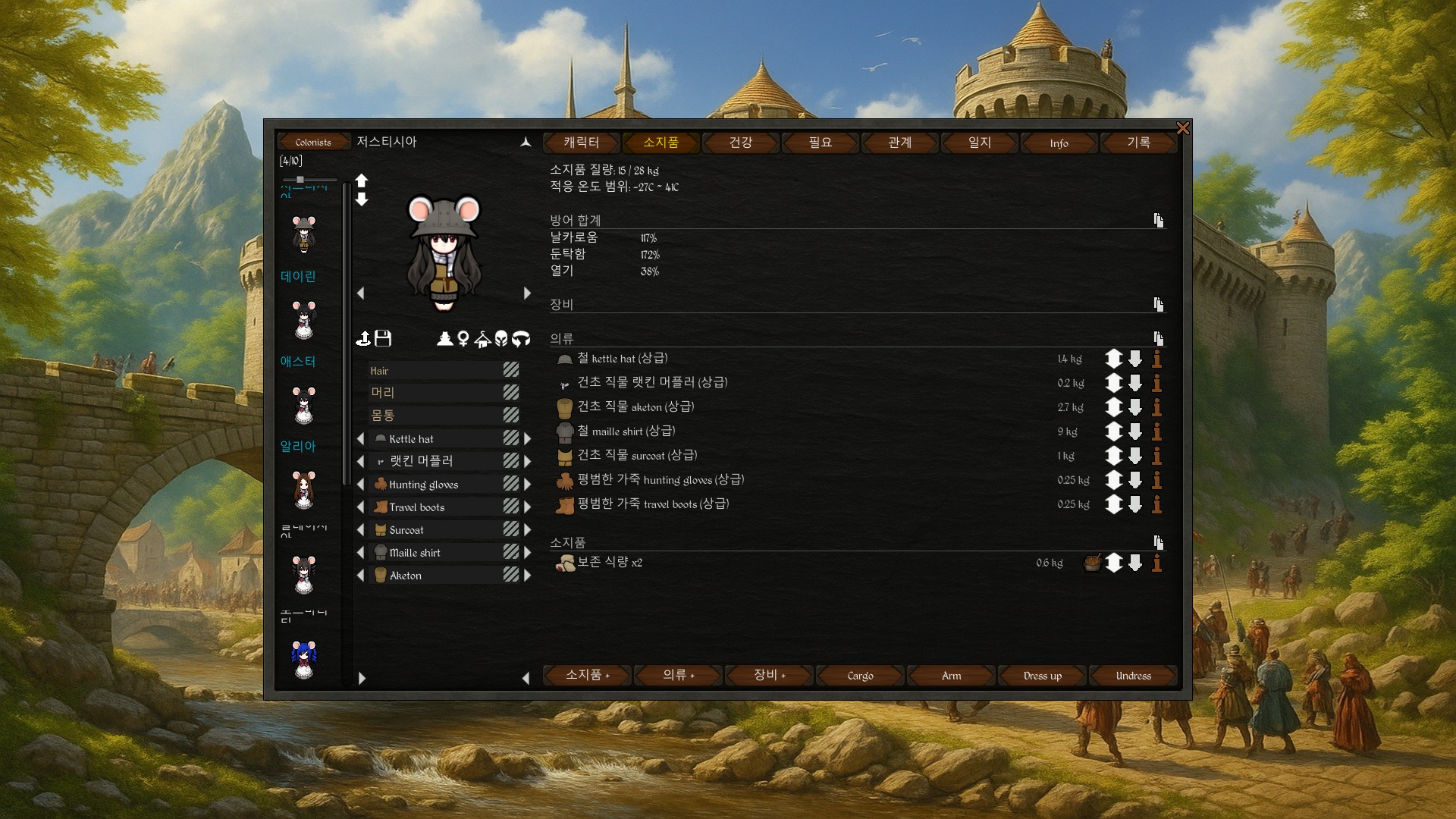Click the Colonists button
The image size is (1456, 819).
click(x=313, y=143)
